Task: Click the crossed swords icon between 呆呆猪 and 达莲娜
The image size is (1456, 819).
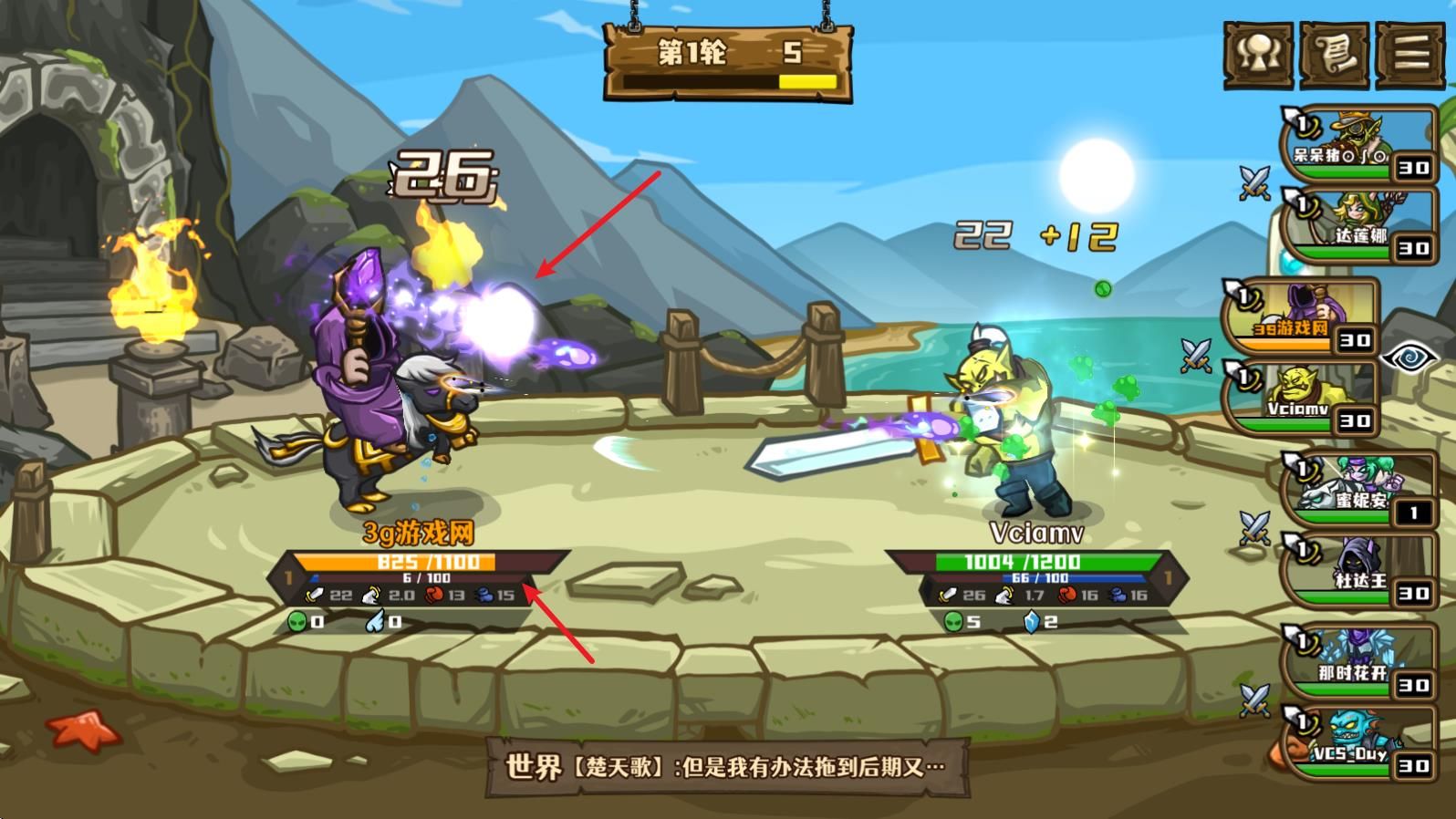Action: pos(1256,181)
